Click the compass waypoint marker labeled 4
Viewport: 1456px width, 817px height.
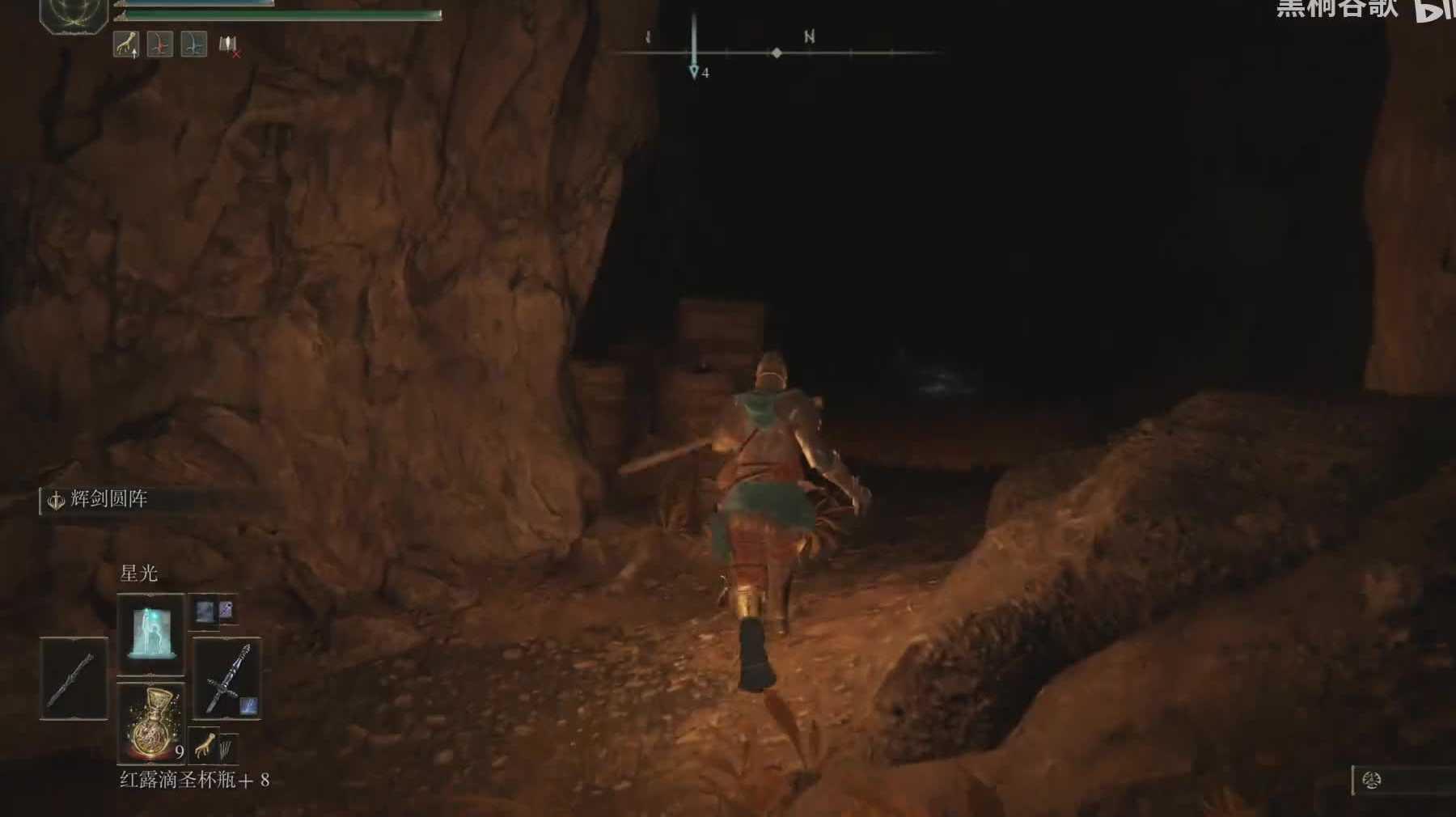click(694, 72)
